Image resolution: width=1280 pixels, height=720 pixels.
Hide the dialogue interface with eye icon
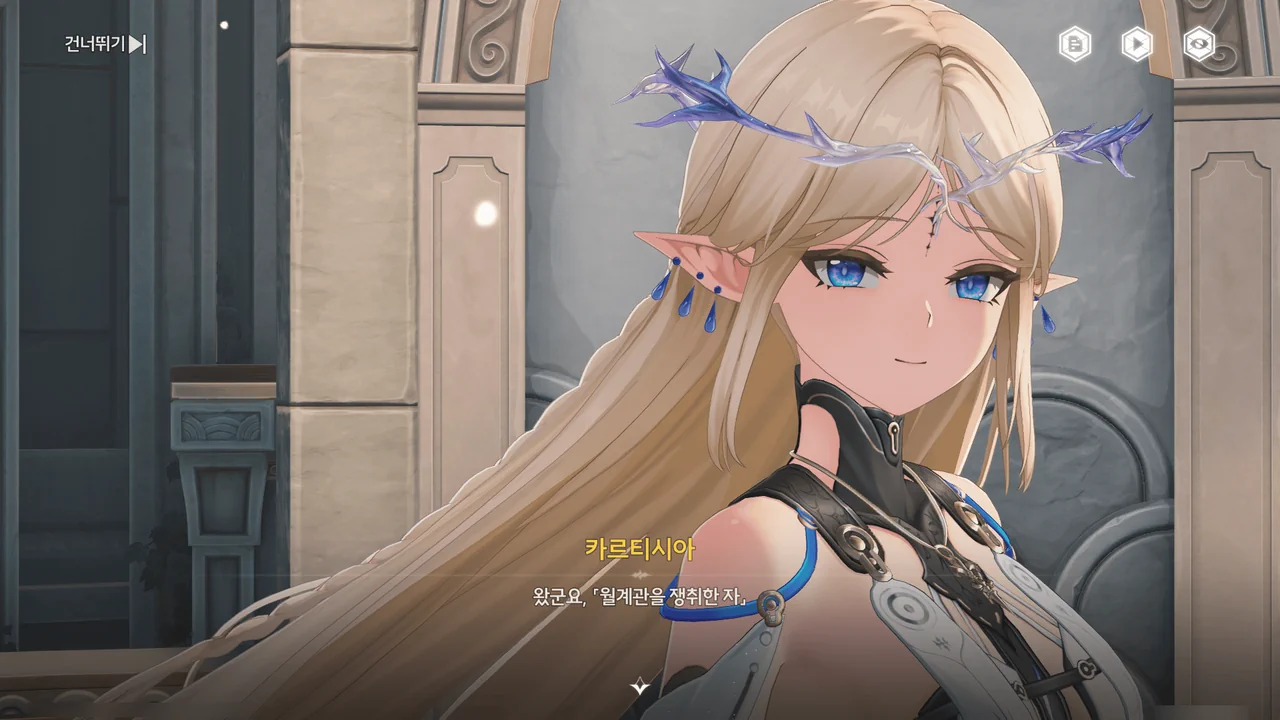coord(1199,44)
